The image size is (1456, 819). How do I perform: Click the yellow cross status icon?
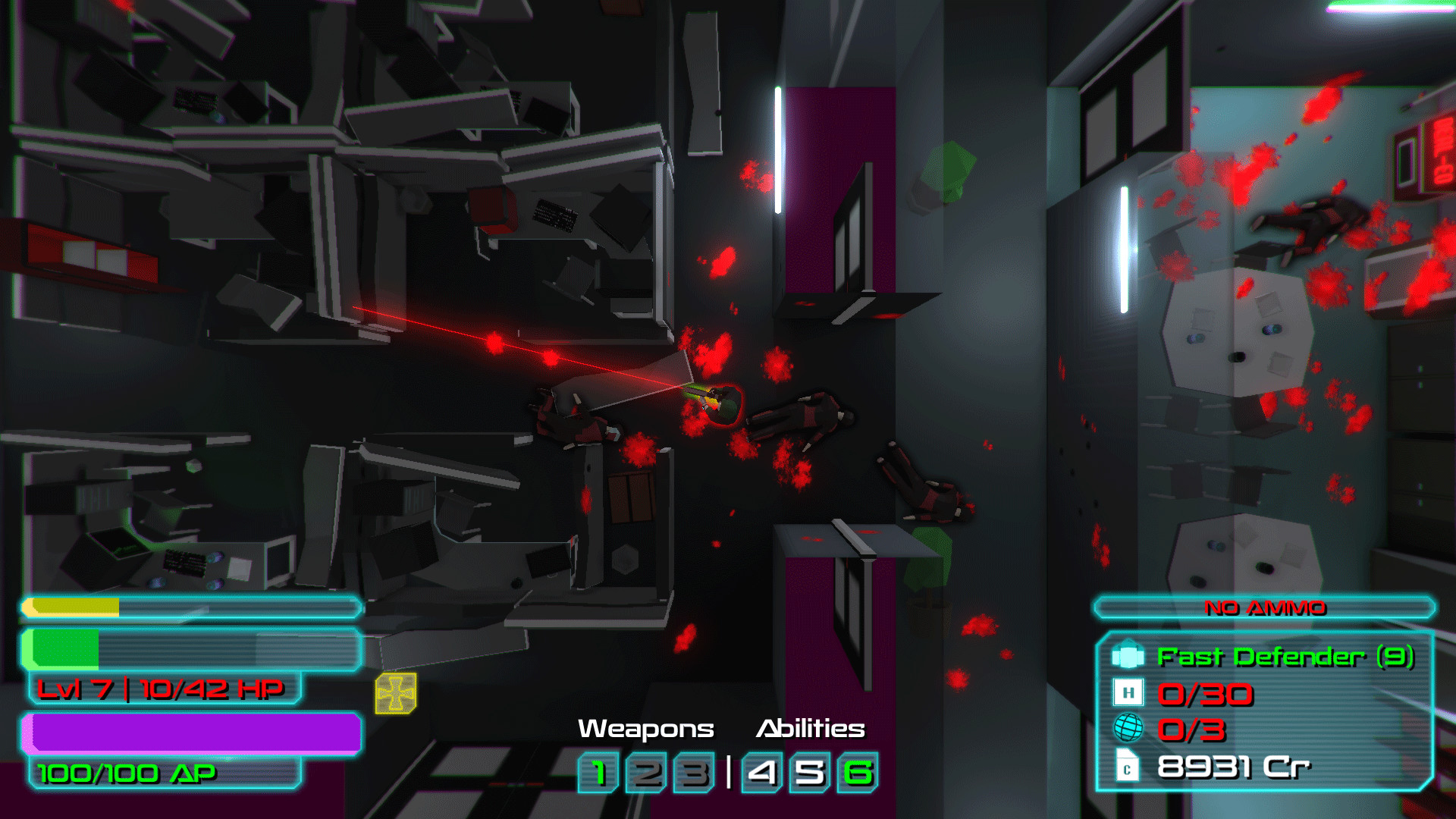tap(396, 693)
